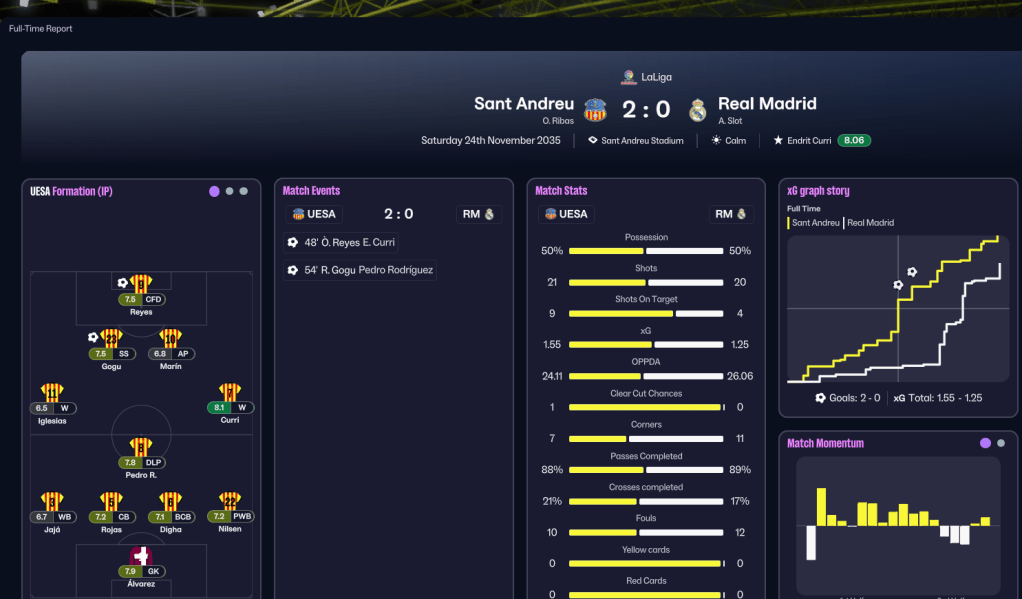This screenshot has width=1022, height=599.
Task: Open Sant Andreu Stadium details
Action: pyautogui.click(x=642, y=141)
